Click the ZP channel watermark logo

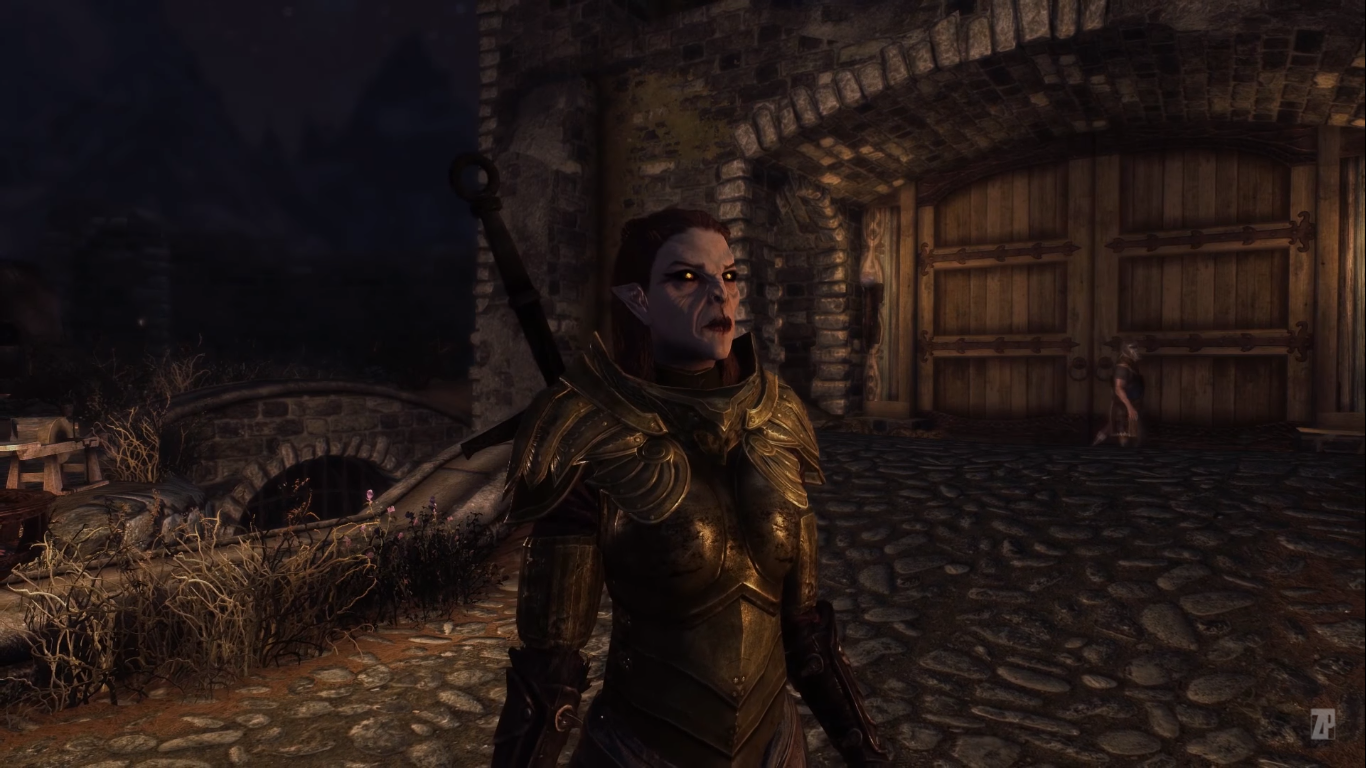[x=1322, y=724]
